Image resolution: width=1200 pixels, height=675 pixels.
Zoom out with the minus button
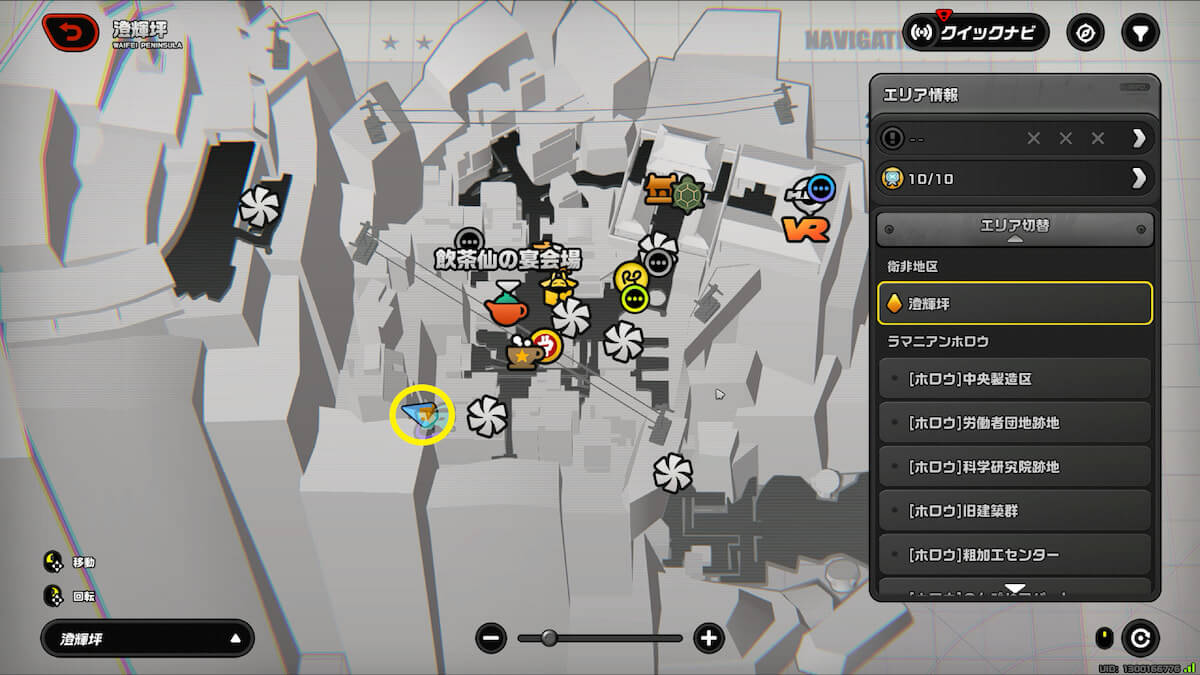pos(490,638)
